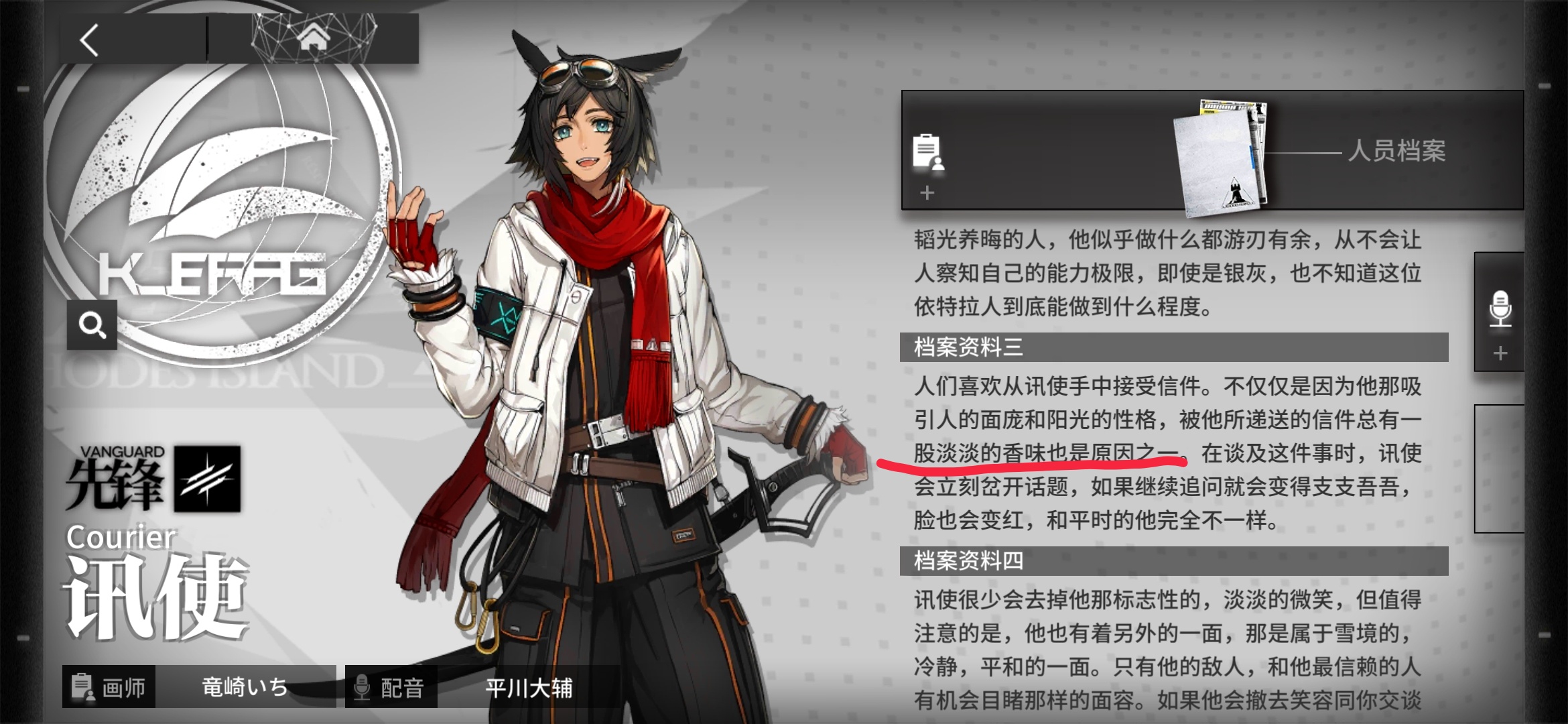
Task: Click voice actor 平川大辅
Action: 529,686
